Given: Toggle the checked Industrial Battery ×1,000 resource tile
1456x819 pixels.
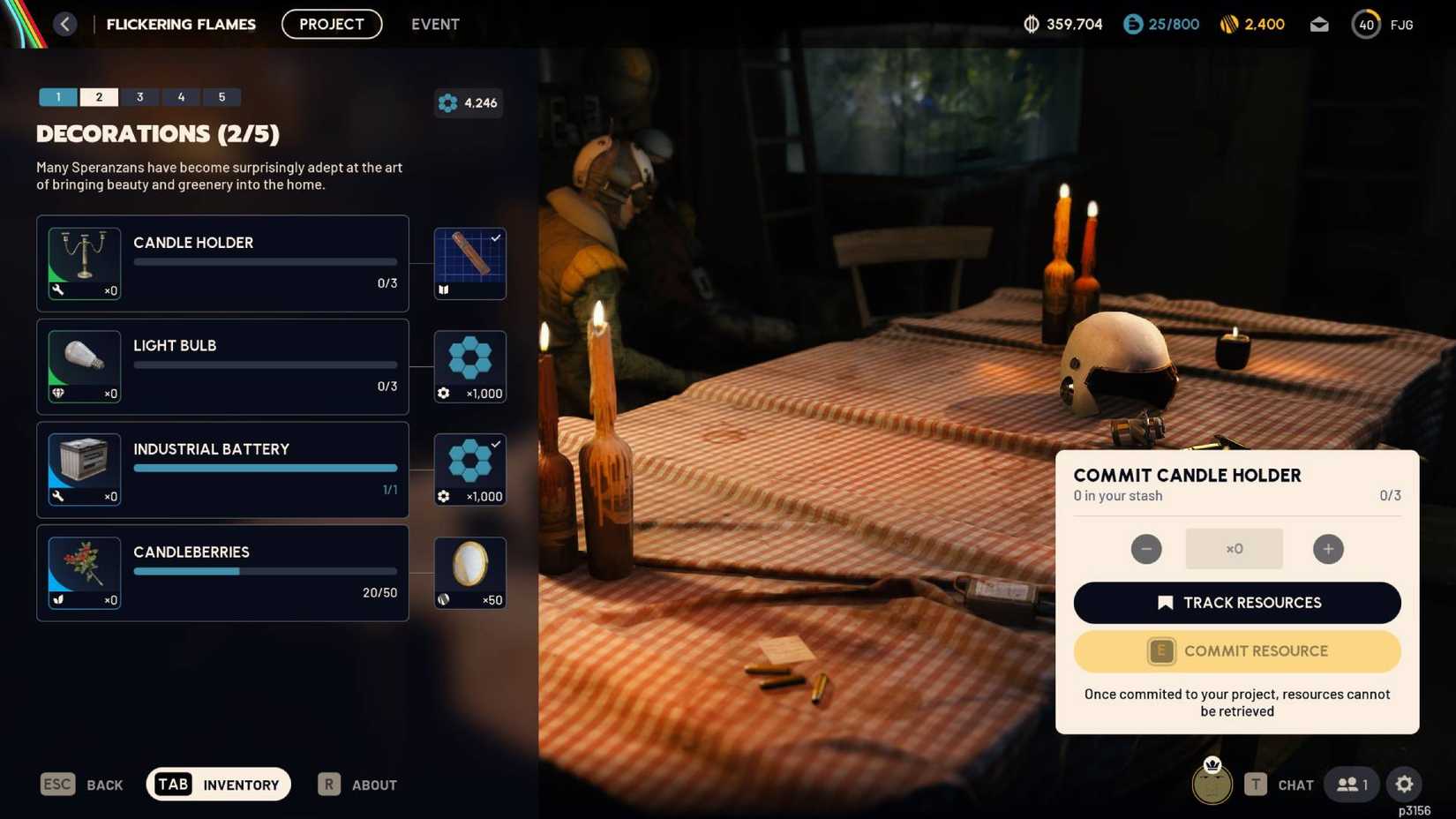Looking at the screenshot, I should 469,469.
